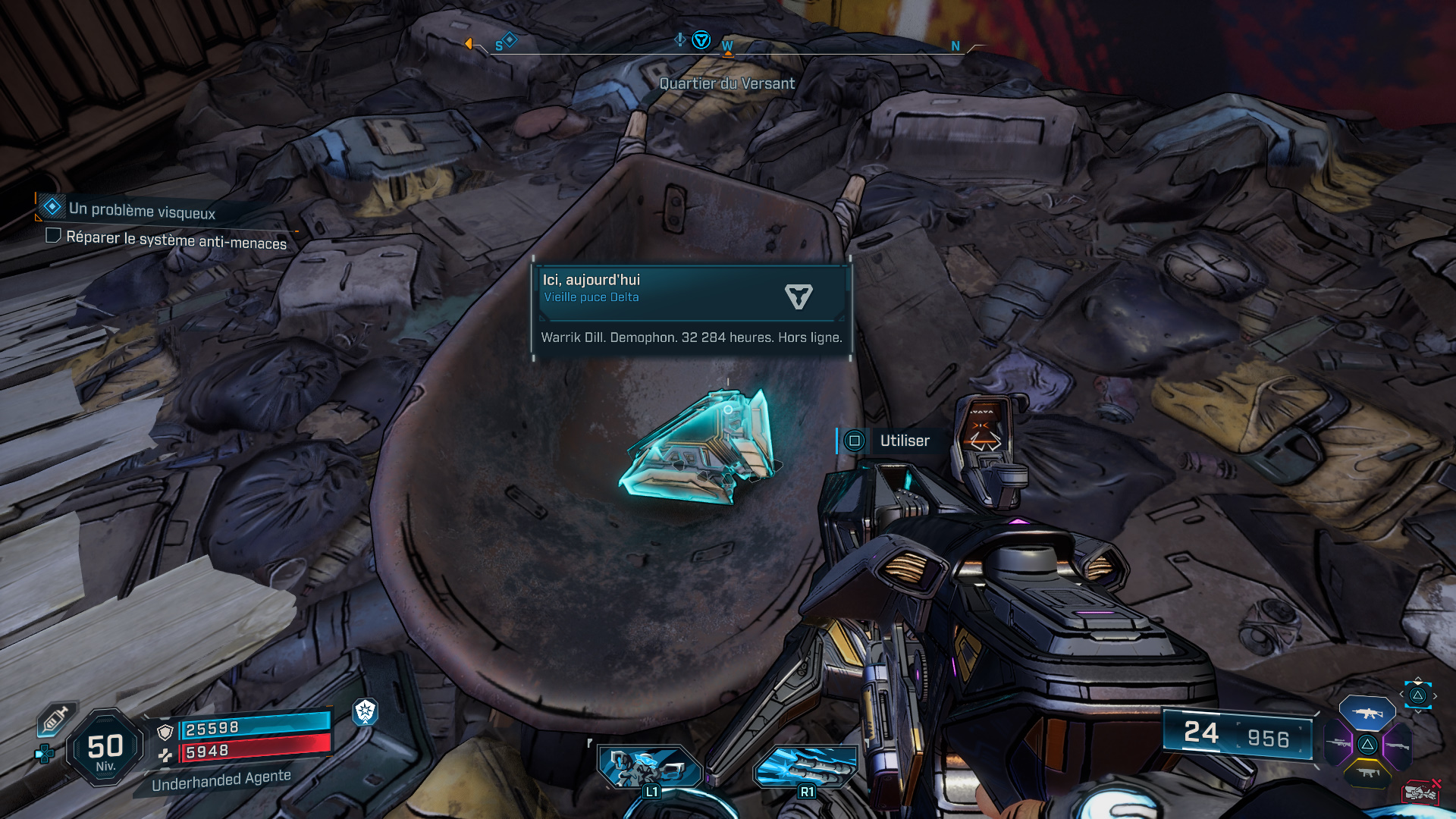This screenshot has width=1456, height=819.
Task: Use the repair kit syringe icon
Action: click(x=55, y=719)
